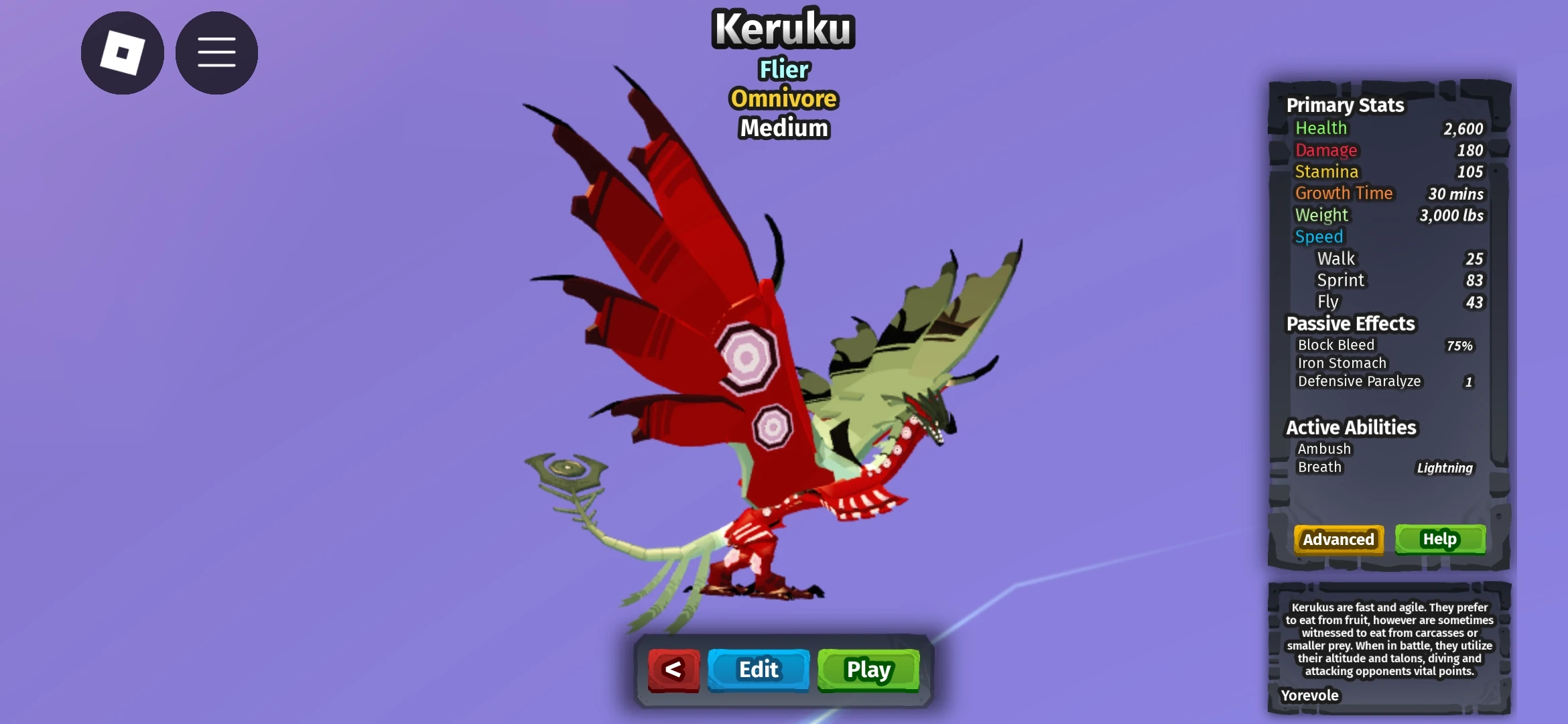Click the Damage stat entry
Image resolution: width=1568 pixels, height=724 pixels.
pyautogui.click(x=1325, y=150)
